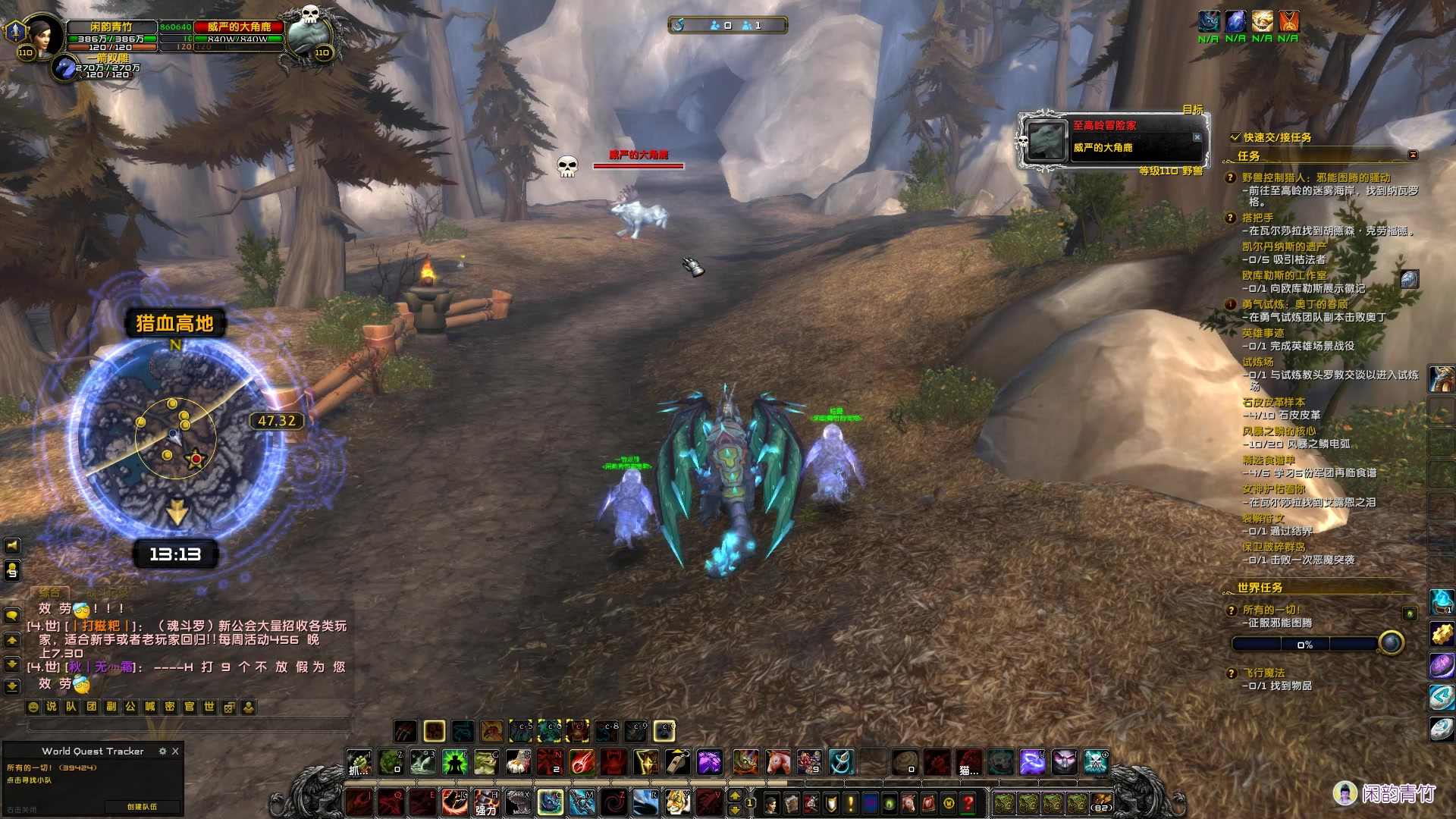Select the 说 say channel button

[x=52, y=707]
